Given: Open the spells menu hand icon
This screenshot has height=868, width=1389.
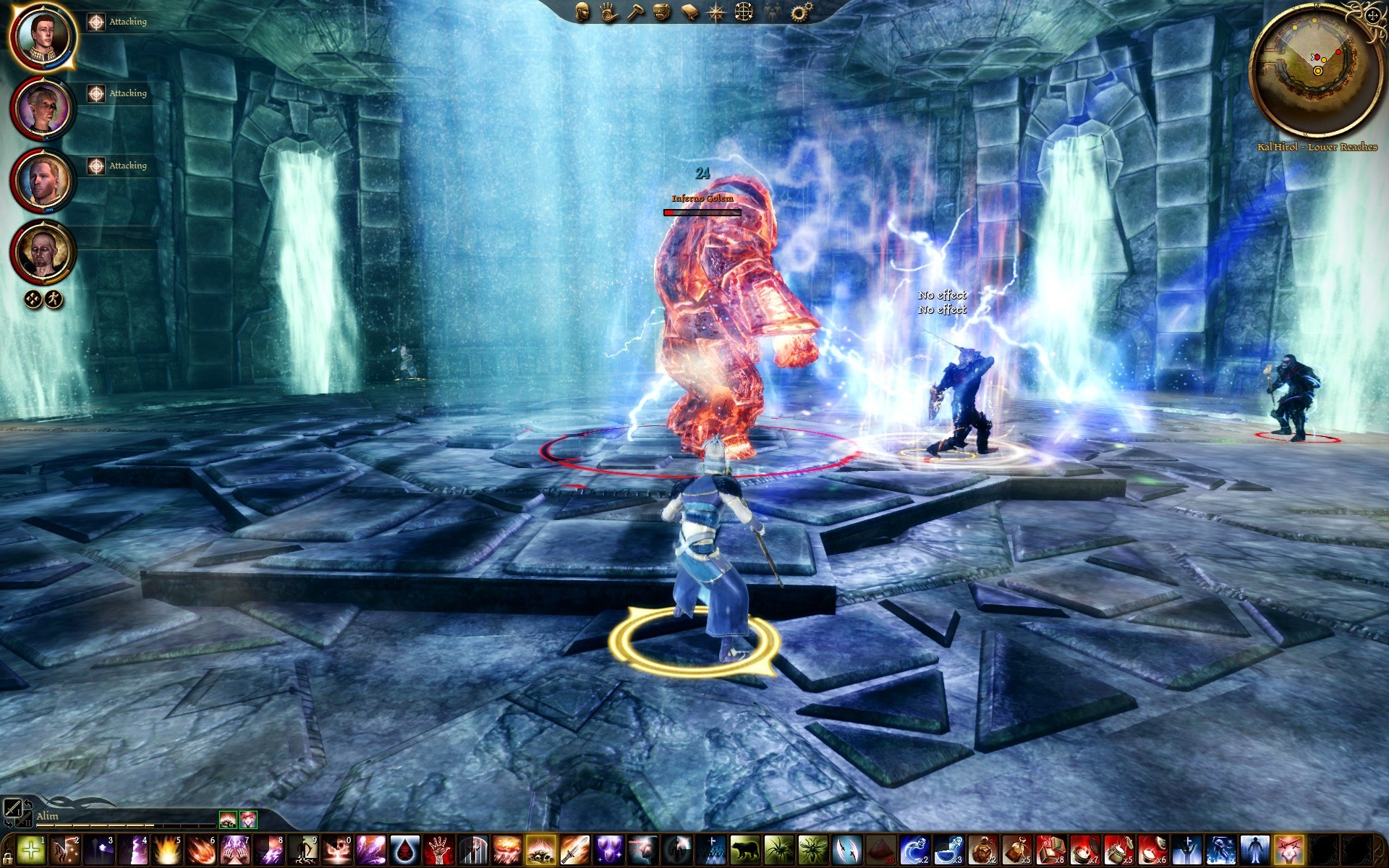Looking at the screenshot, I should [608, 12].
